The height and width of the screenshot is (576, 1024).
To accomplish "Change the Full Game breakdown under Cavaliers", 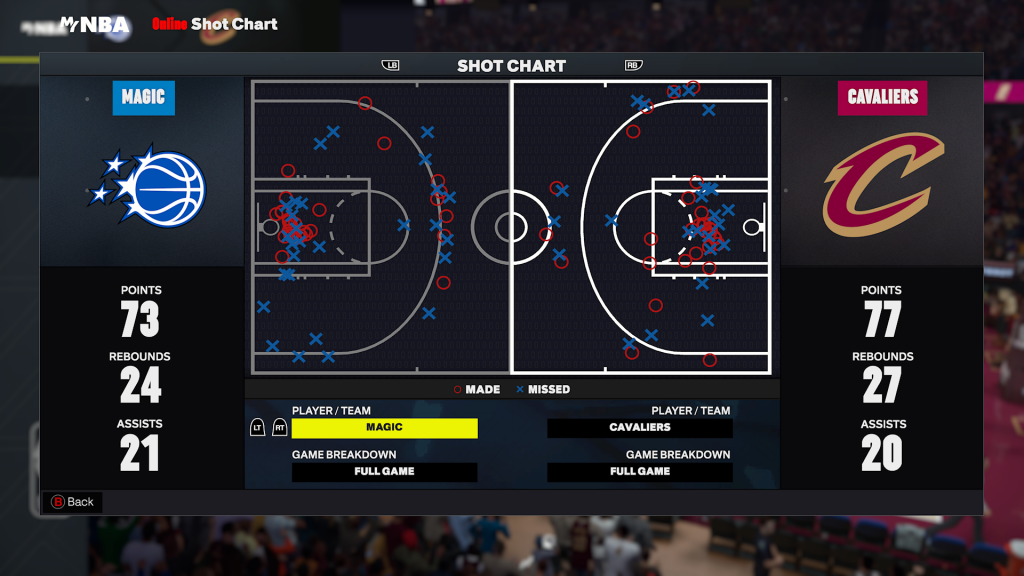I will [640, 472].
